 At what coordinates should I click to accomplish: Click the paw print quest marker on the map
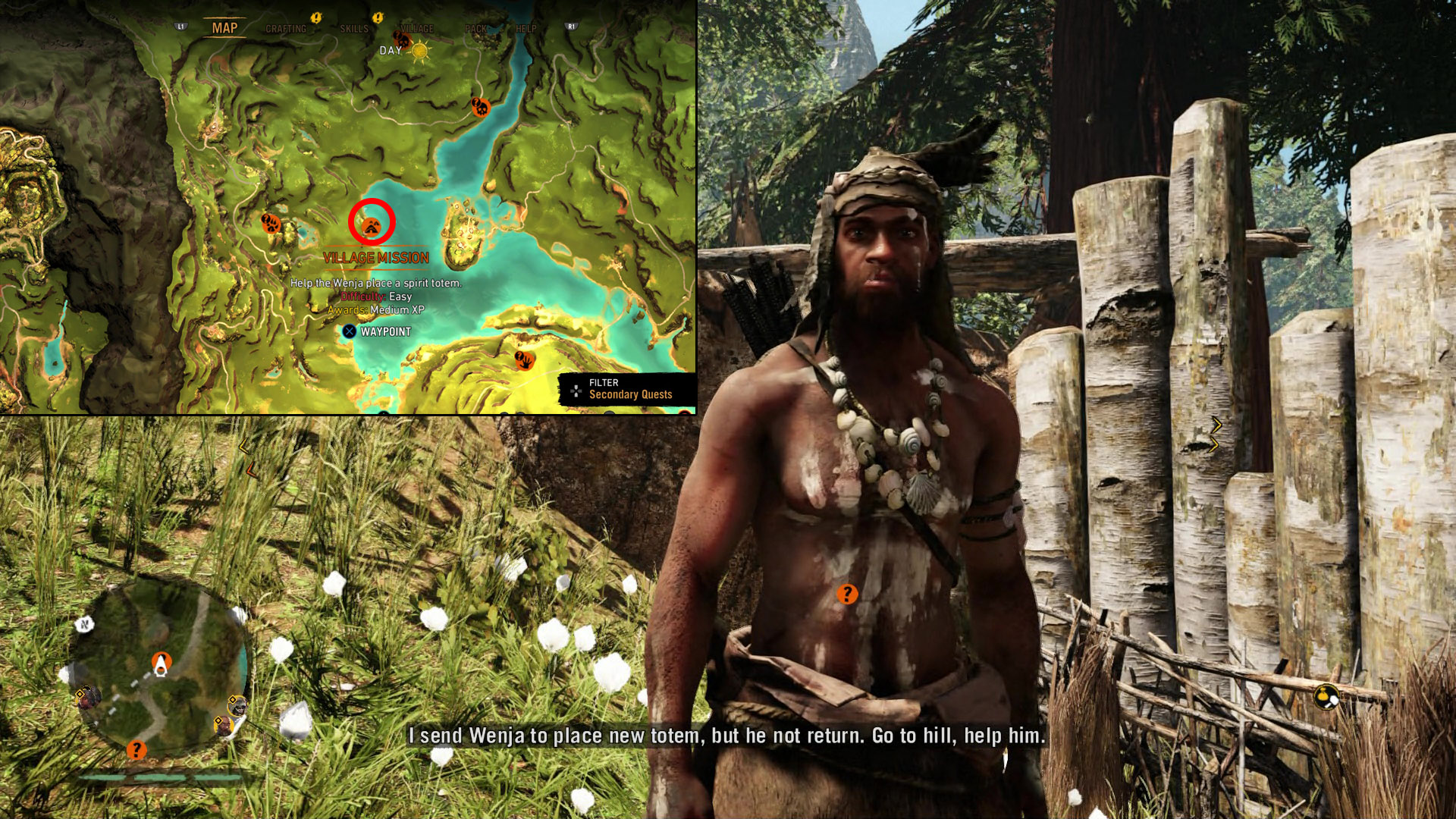(x=271, y=223)
